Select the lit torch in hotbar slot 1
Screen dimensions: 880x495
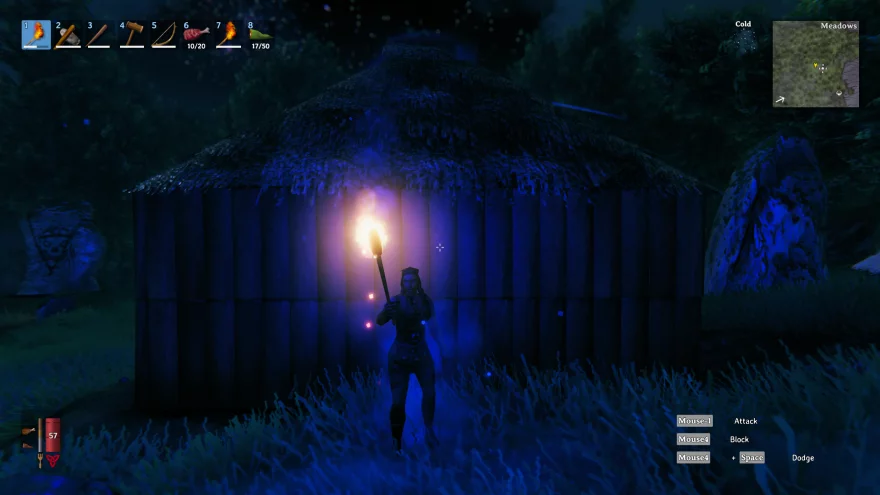[x=36, y=35]
